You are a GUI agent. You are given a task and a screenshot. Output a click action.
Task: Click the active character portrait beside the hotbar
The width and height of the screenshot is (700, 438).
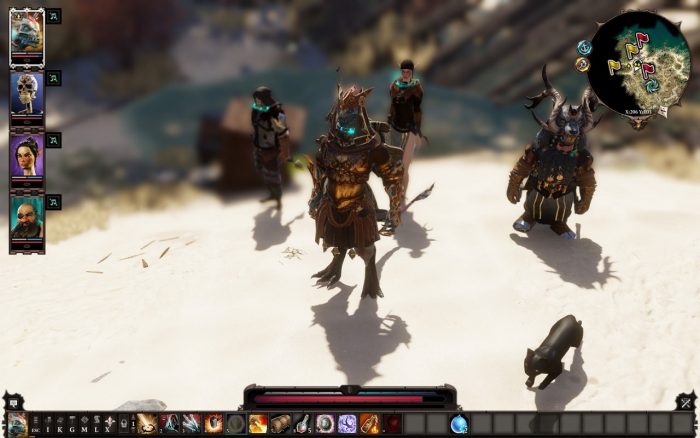(17, 423)
